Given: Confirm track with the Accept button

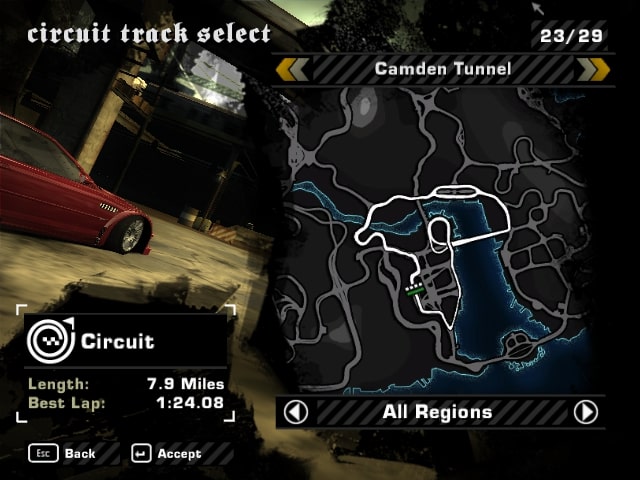Looking at the screenshot, I should [166, 454].
